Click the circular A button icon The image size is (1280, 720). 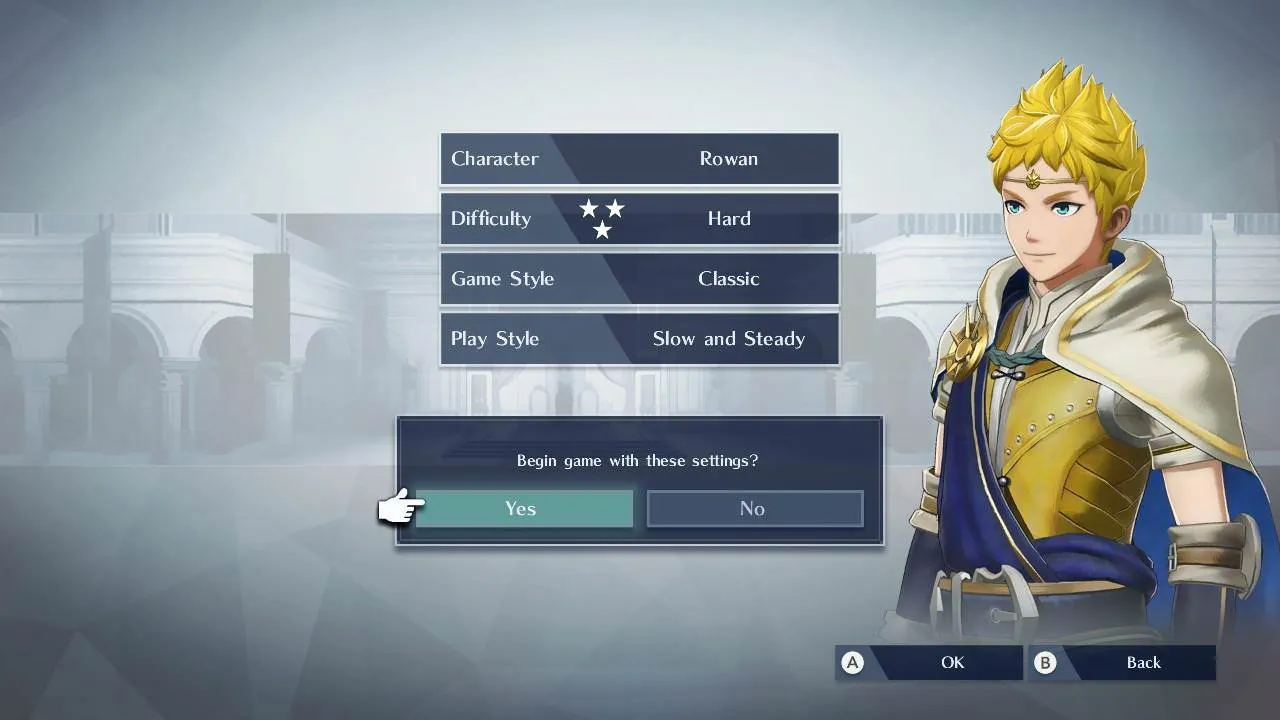pyautogui.click(x=852, y=662)
